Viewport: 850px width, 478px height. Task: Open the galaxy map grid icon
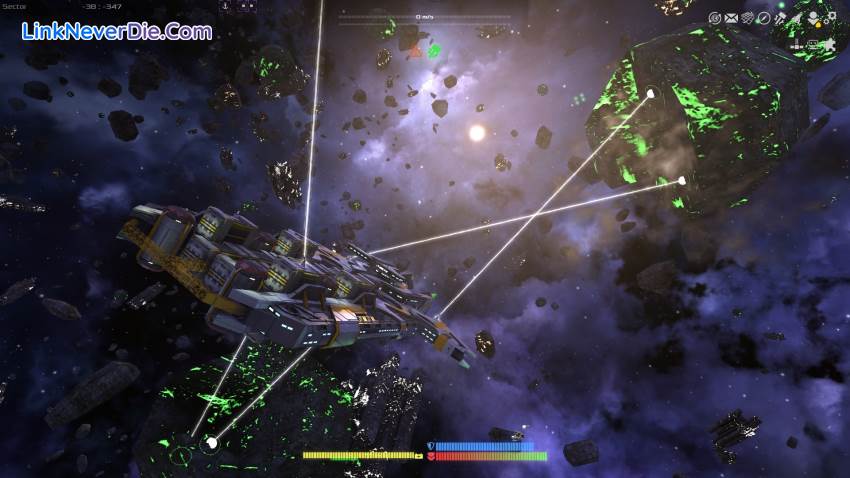tap(747, 18)
